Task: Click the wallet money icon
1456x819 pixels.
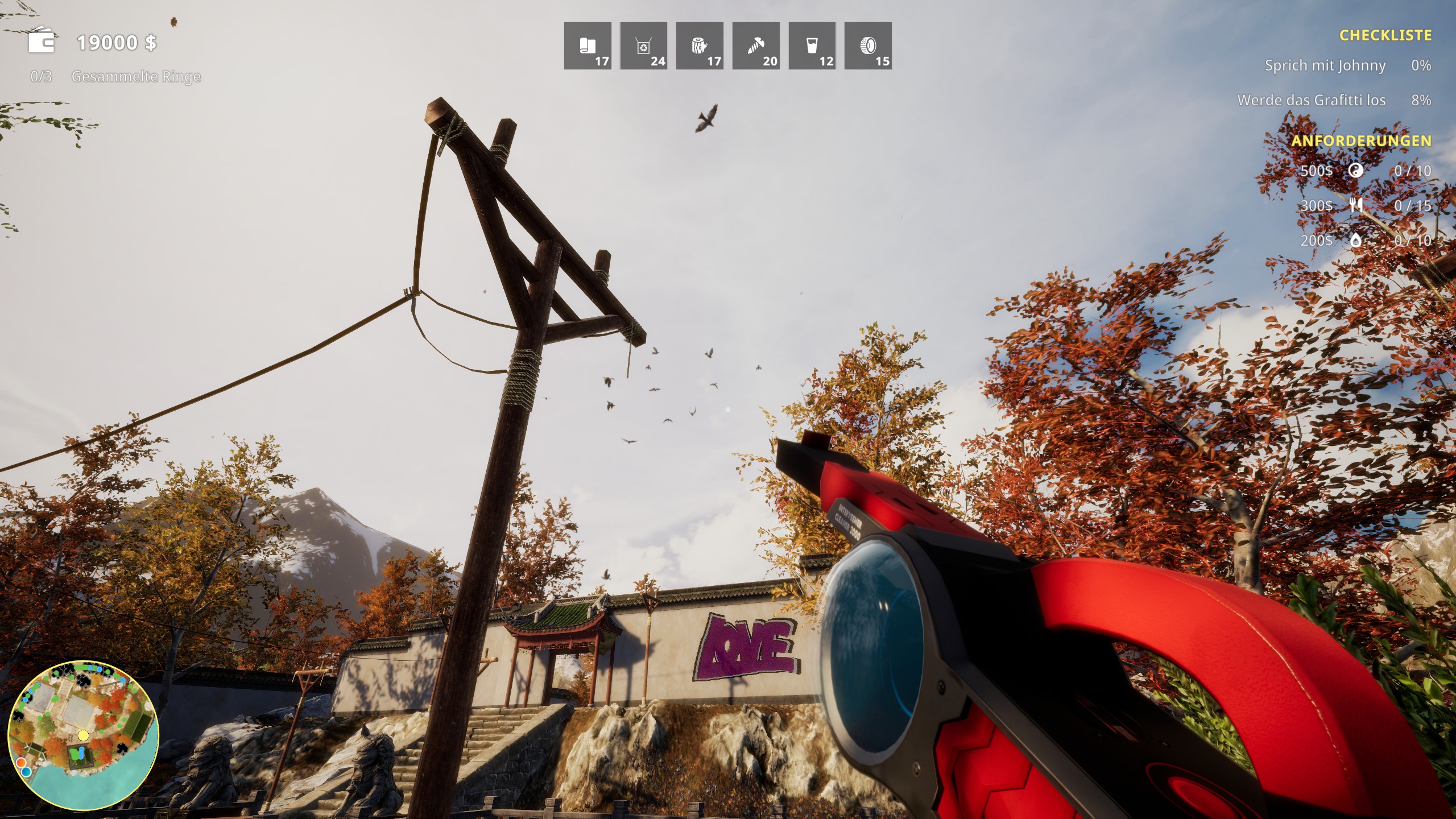Action: [42, 41]
